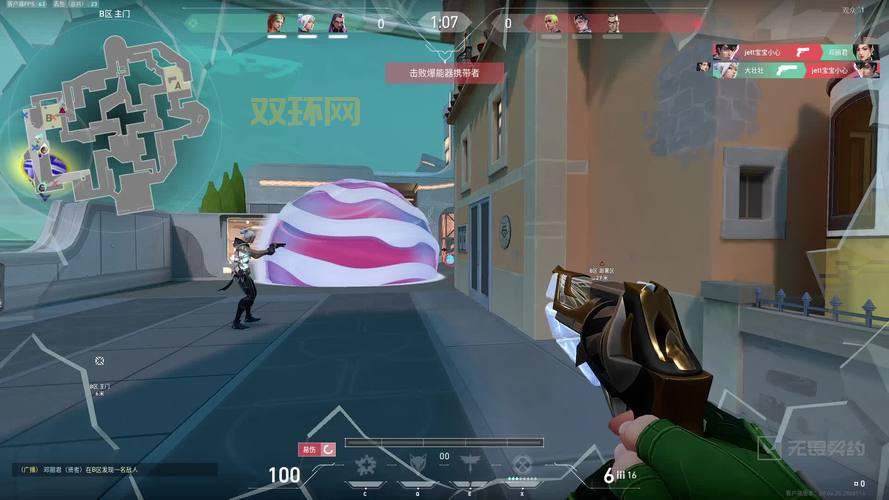Click the bald agent portrait on the red team
Image resolution: width=889 pixels, height=500 pixels.
coord(612,22)
